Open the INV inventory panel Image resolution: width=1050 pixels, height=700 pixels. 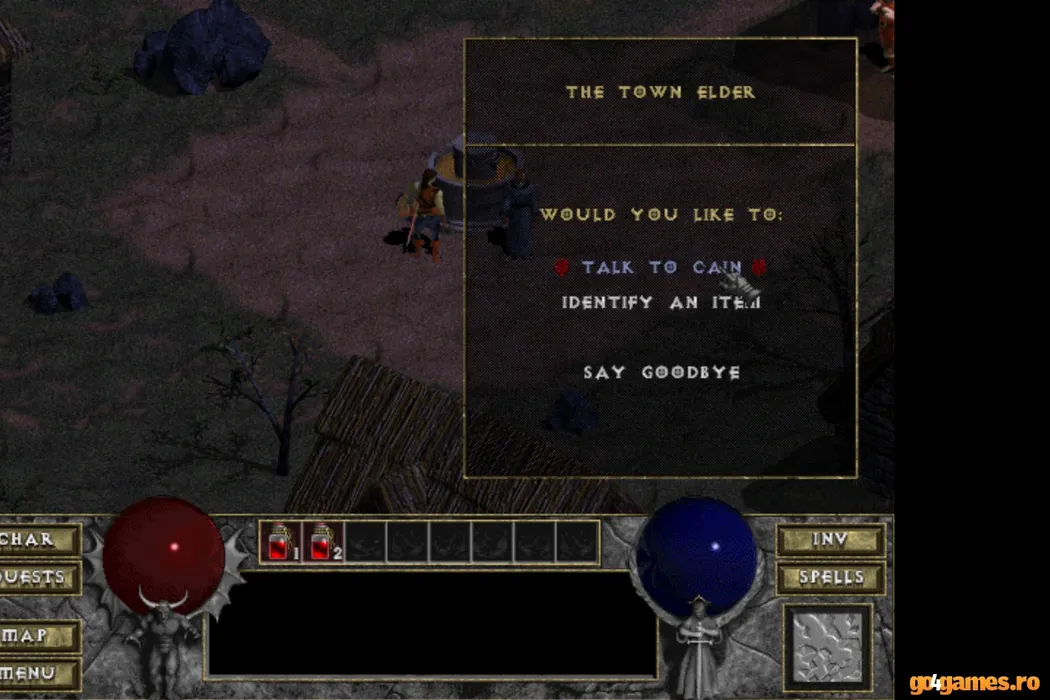[x=830, y=540]
